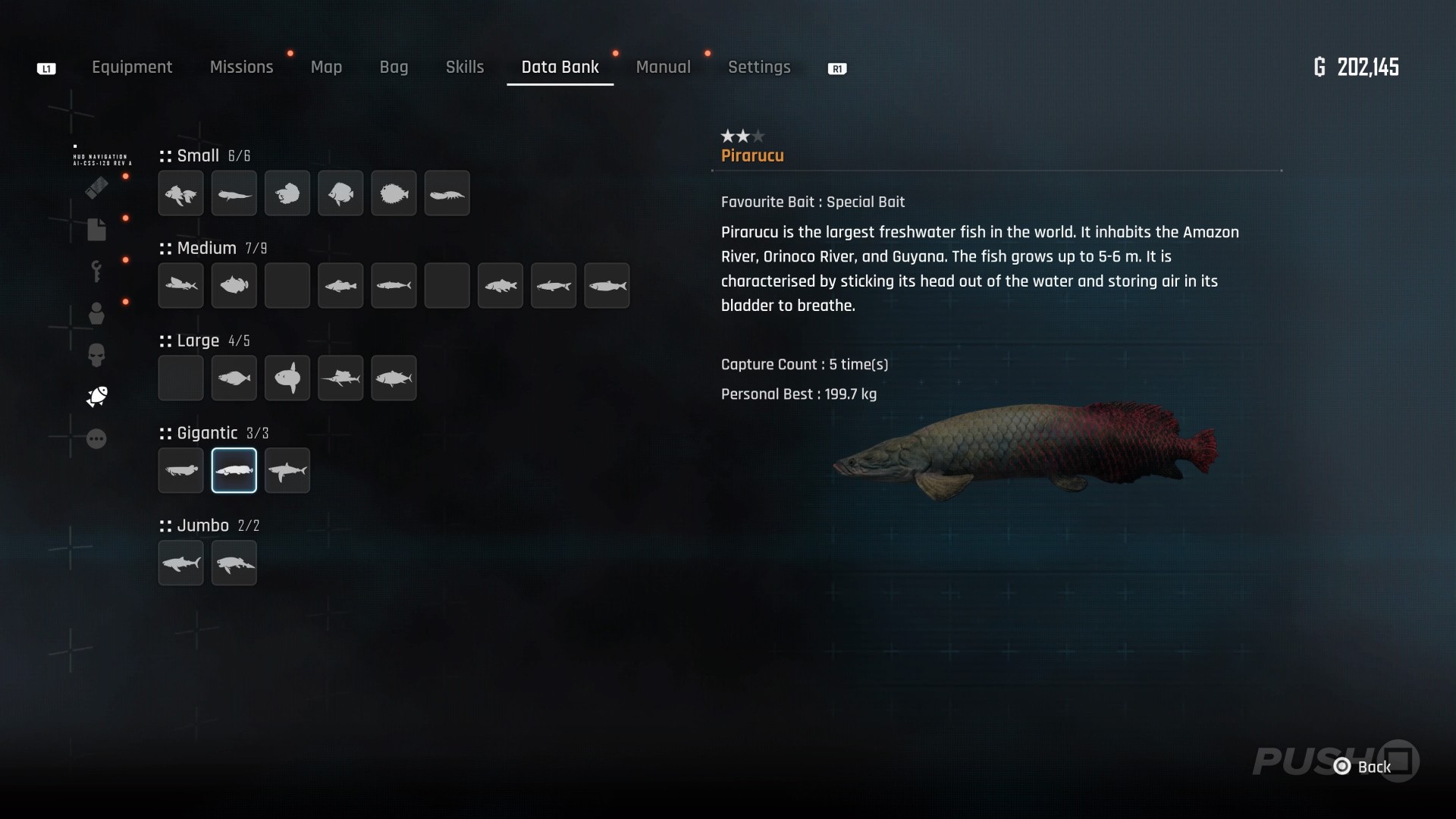Select the shark entry under Gigantic
Screen dimensions: 1456x819
tap(287, 471)
